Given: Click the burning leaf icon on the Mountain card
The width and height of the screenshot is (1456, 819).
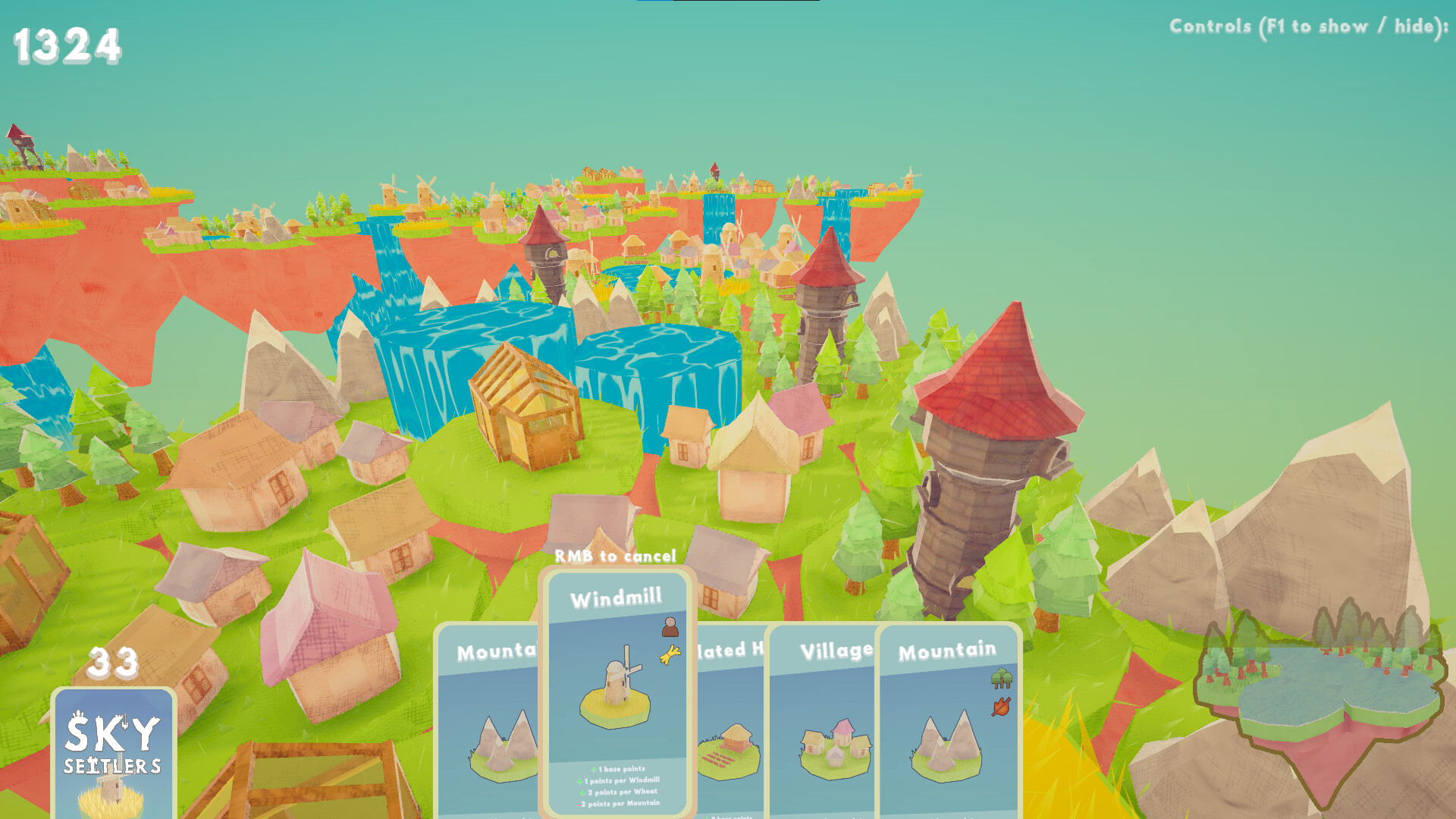Looking at the screenshot, I should (x=1001, y=707).
